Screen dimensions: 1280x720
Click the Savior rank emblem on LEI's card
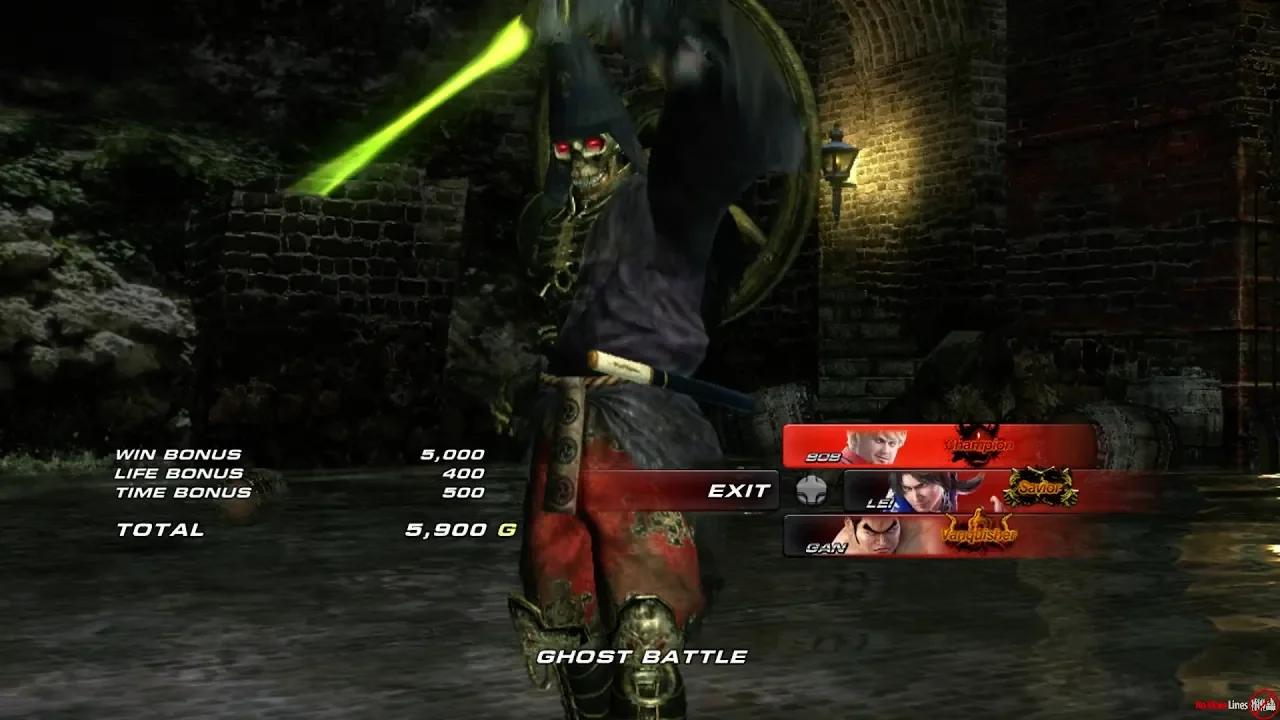(1038, 489)
